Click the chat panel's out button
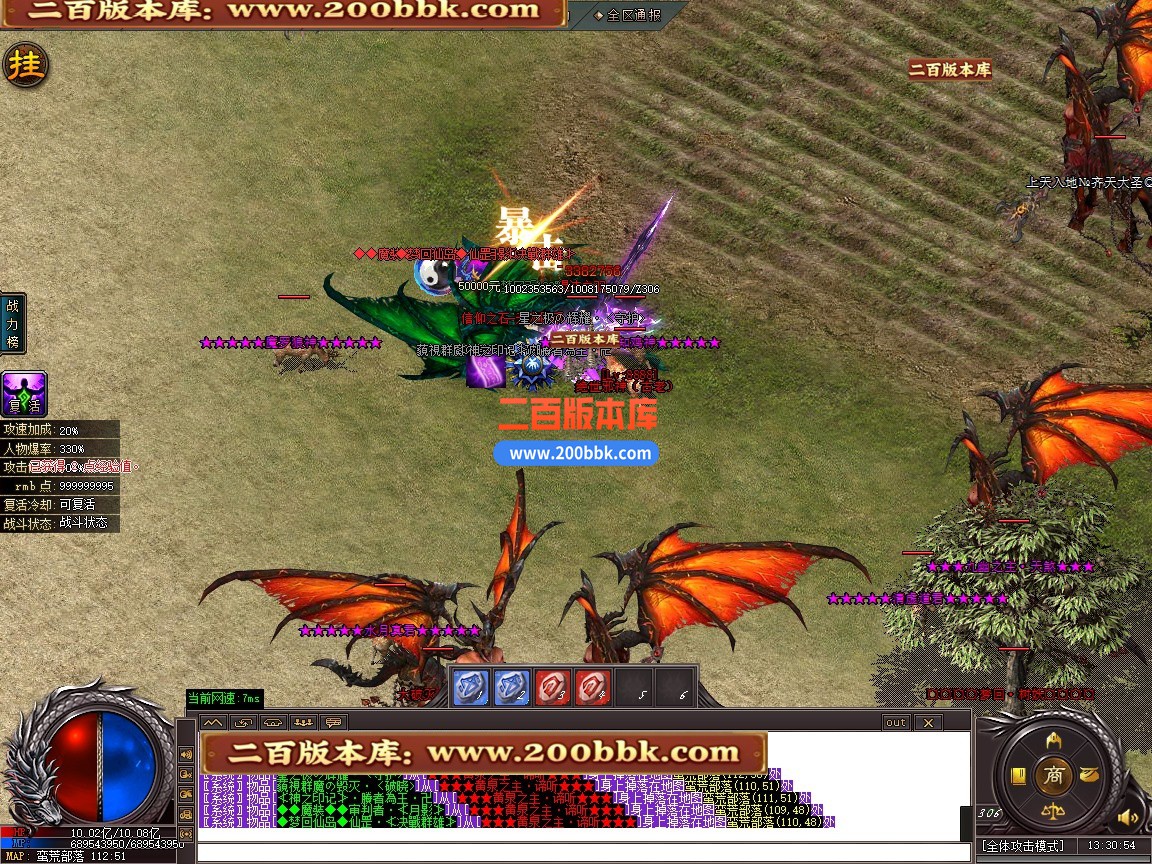This screenshot has width=1152, height=864. 895,722
